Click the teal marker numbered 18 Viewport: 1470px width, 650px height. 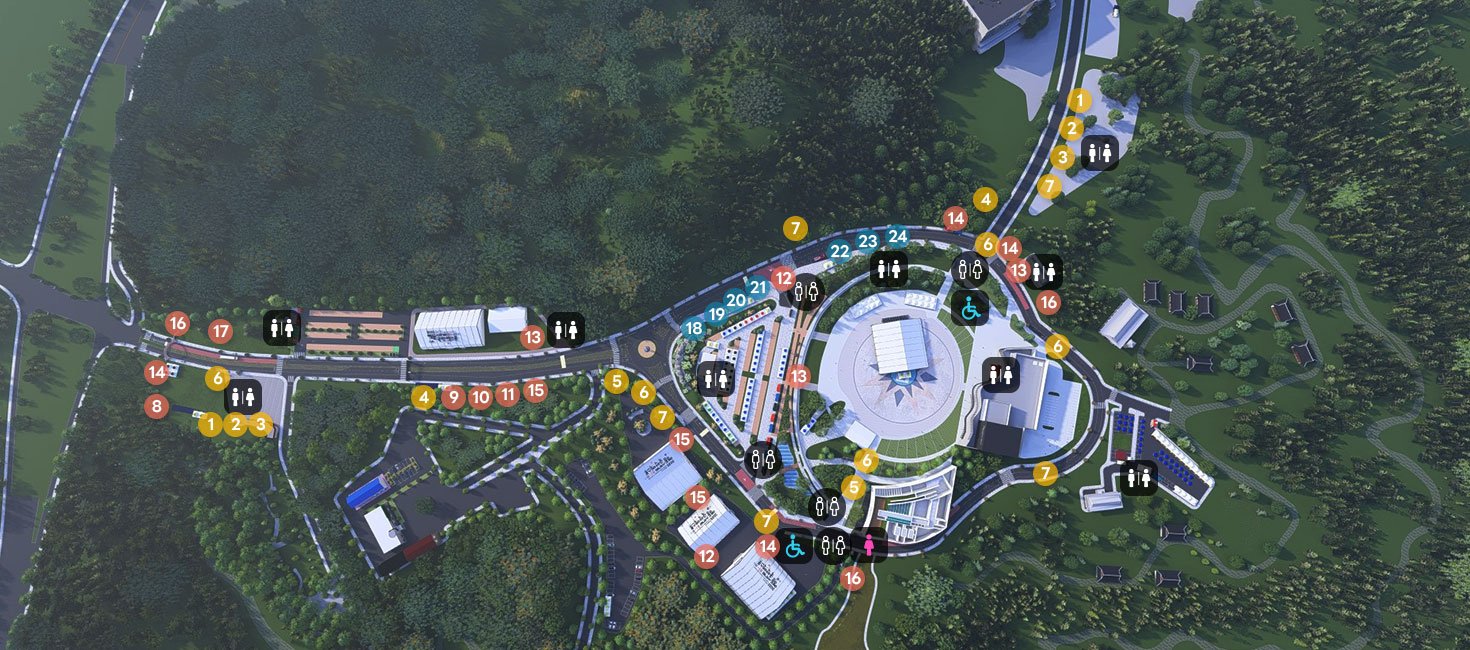click(x=694, y=328)
